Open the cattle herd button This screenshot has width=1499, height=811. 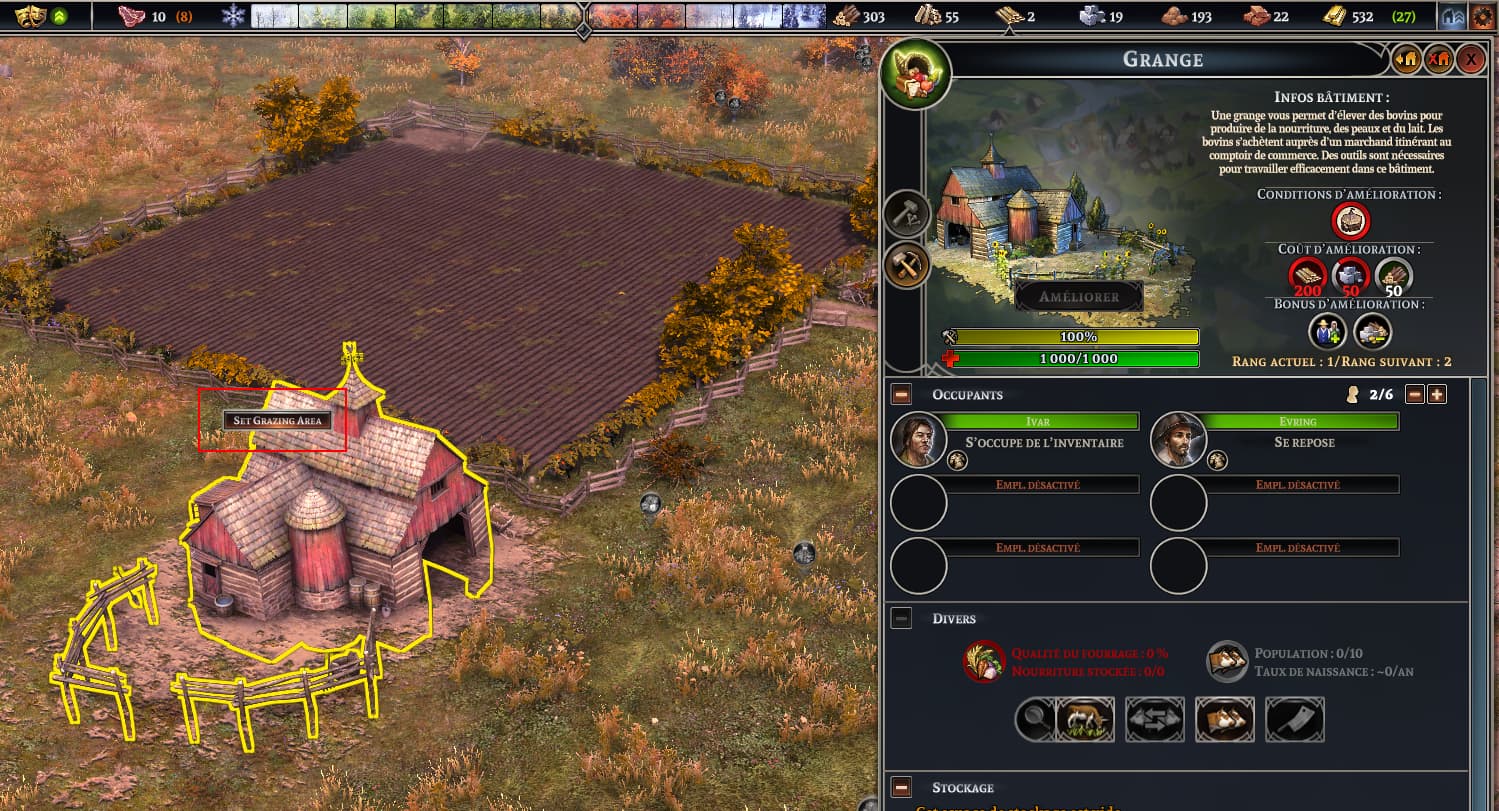pos(1225,719)
